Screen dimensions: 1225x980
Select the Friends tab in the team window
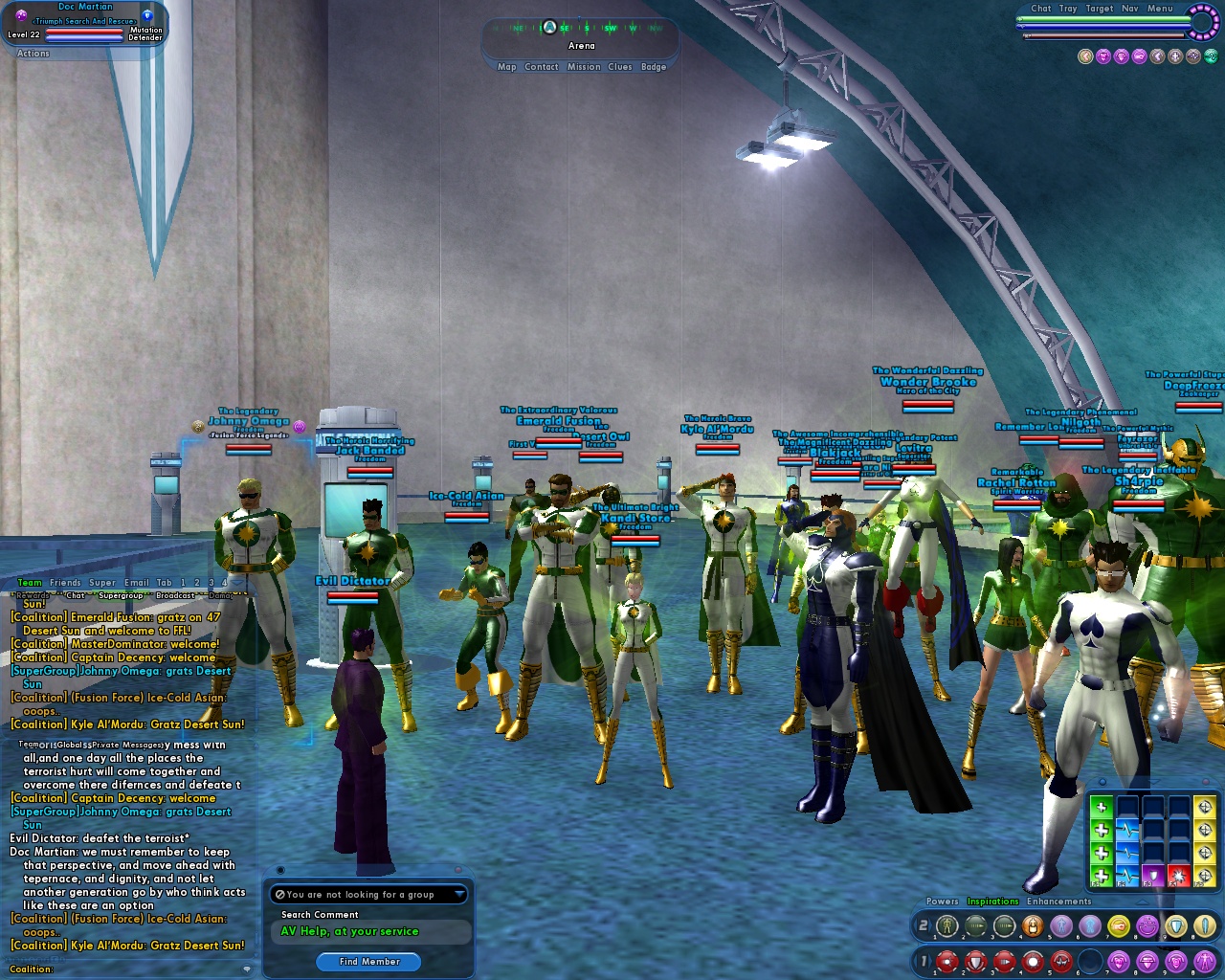pos(64,582)
